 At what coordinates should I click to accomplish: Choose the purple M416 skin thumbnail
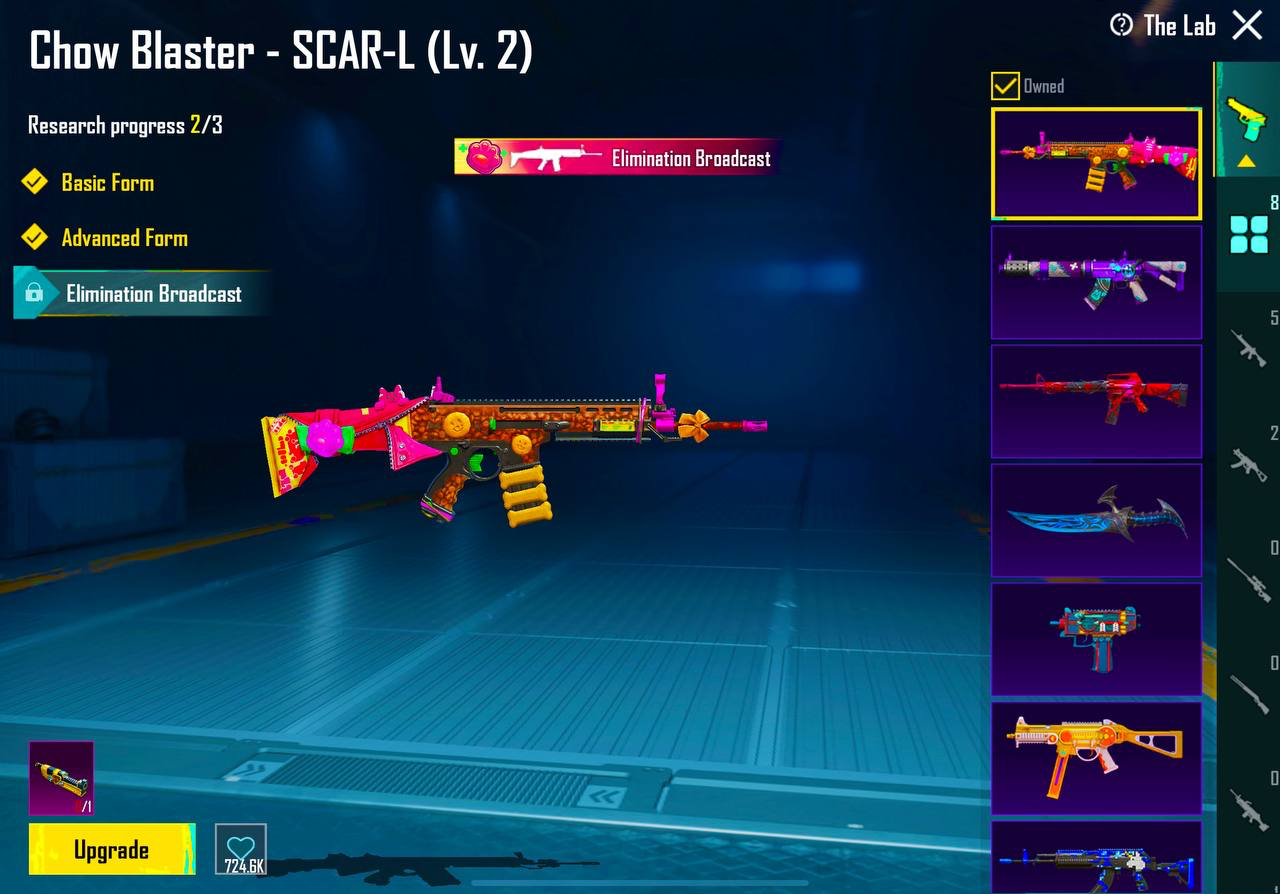click(1096, 282)
